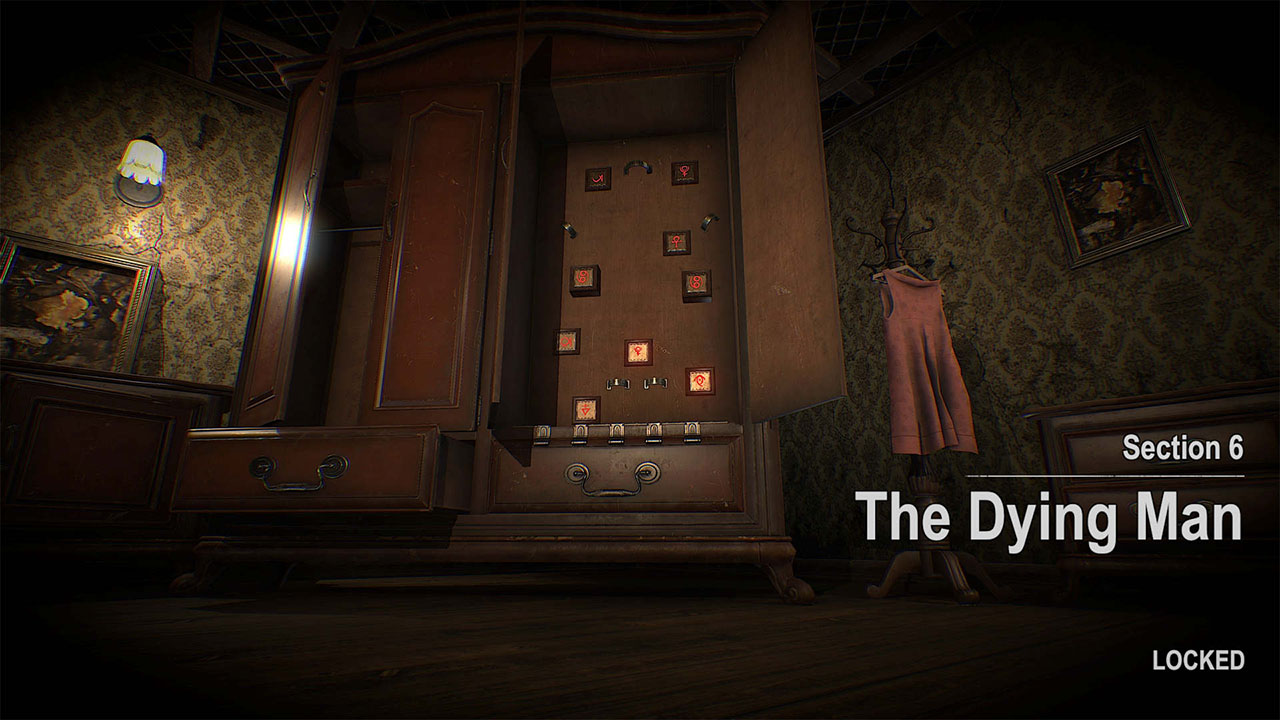1280x720 pixels.
Task: Click the curved metal bracket at the panel top
Action: [x=638, y=169]
